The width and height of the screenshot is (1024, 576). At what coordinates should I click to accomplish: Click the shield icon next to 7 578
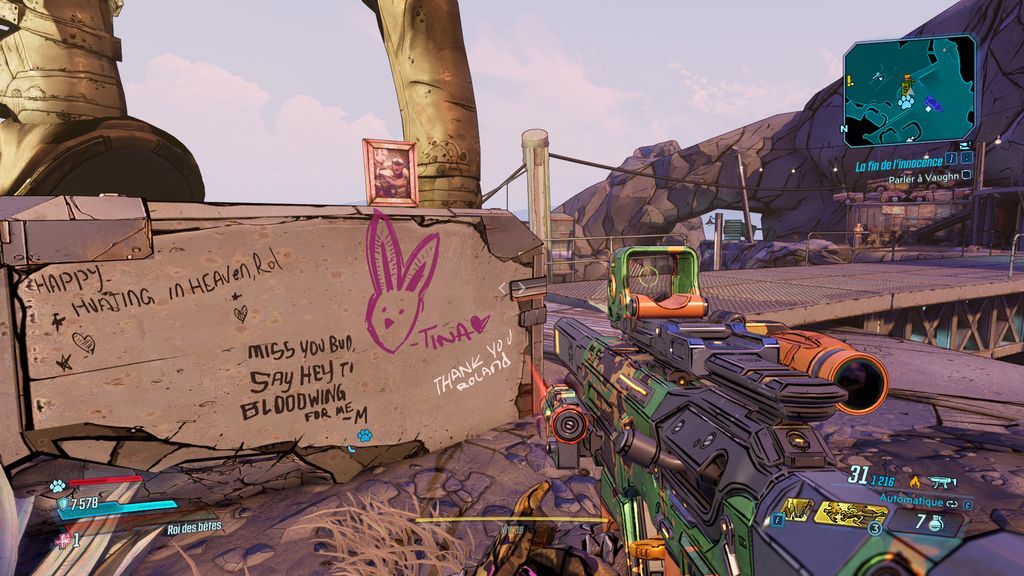[62, 504]
